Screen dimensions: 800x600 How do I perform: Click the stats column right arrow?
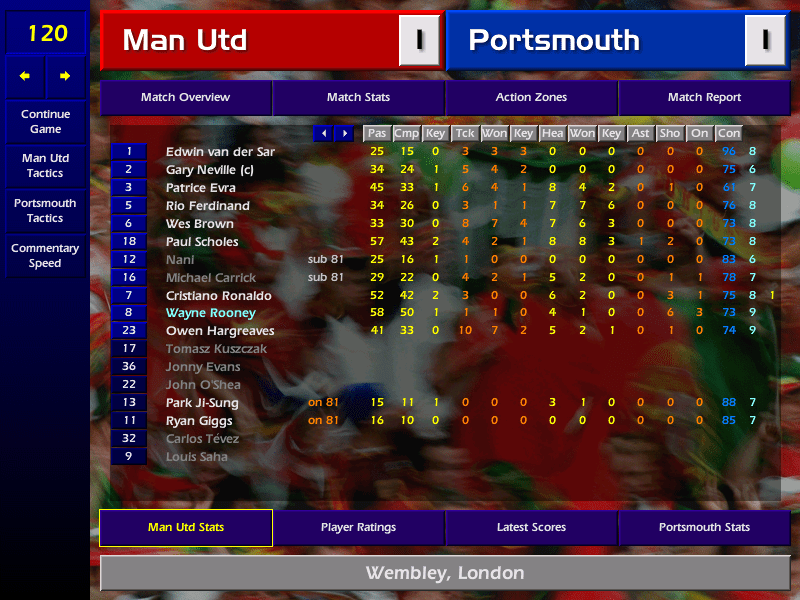[344, 133]
